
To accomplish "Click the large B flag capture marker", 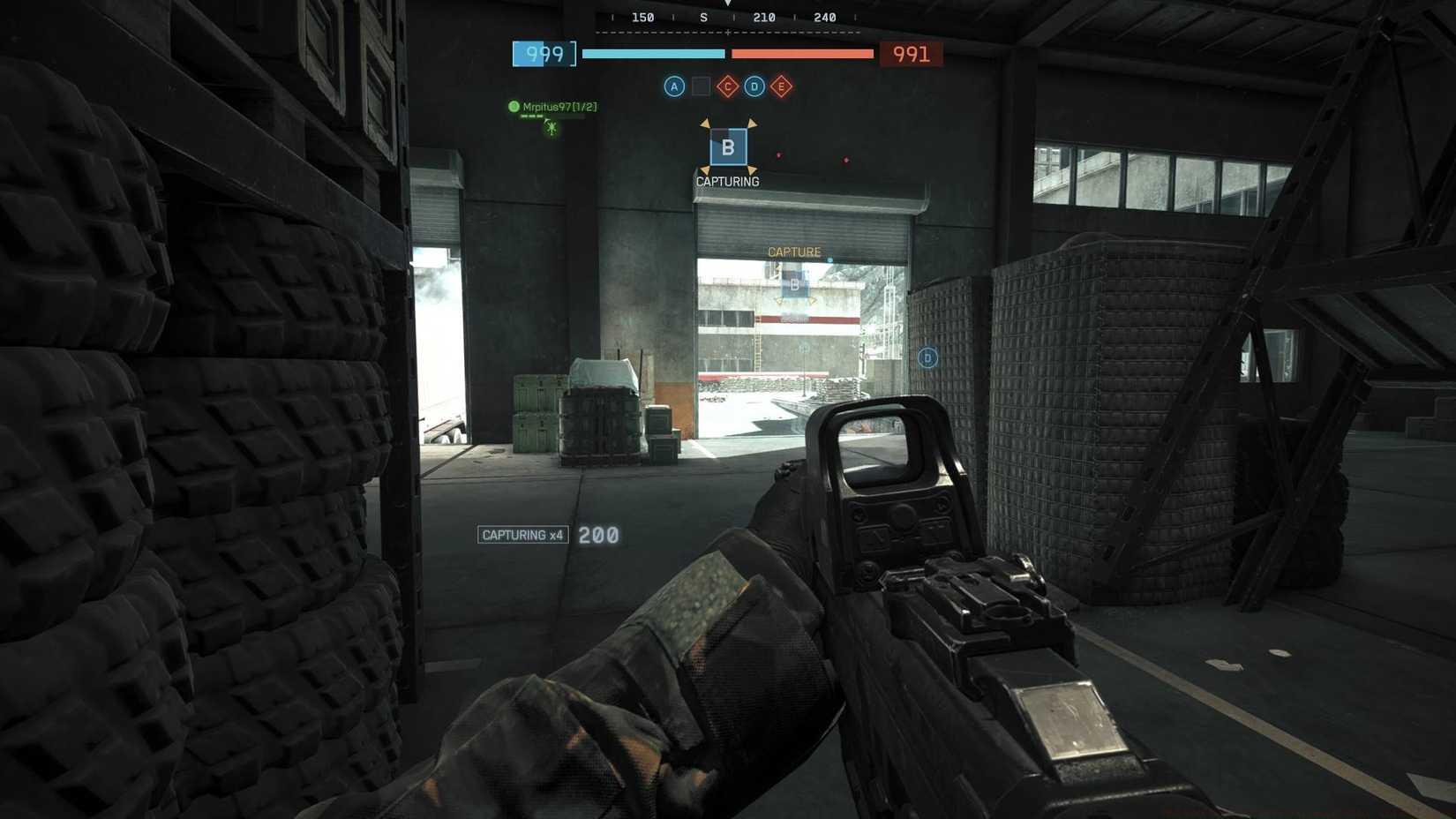I will point(729,147).
